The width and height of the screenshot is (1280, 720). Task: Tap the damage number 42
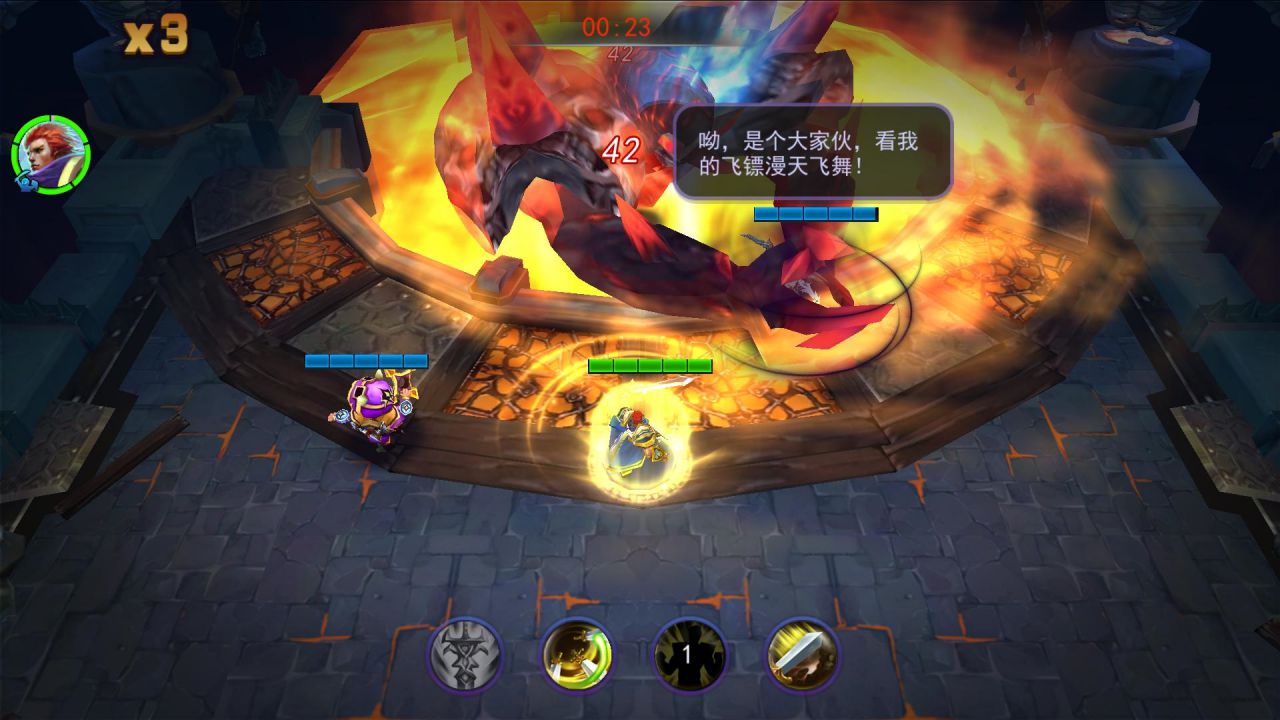621,149
